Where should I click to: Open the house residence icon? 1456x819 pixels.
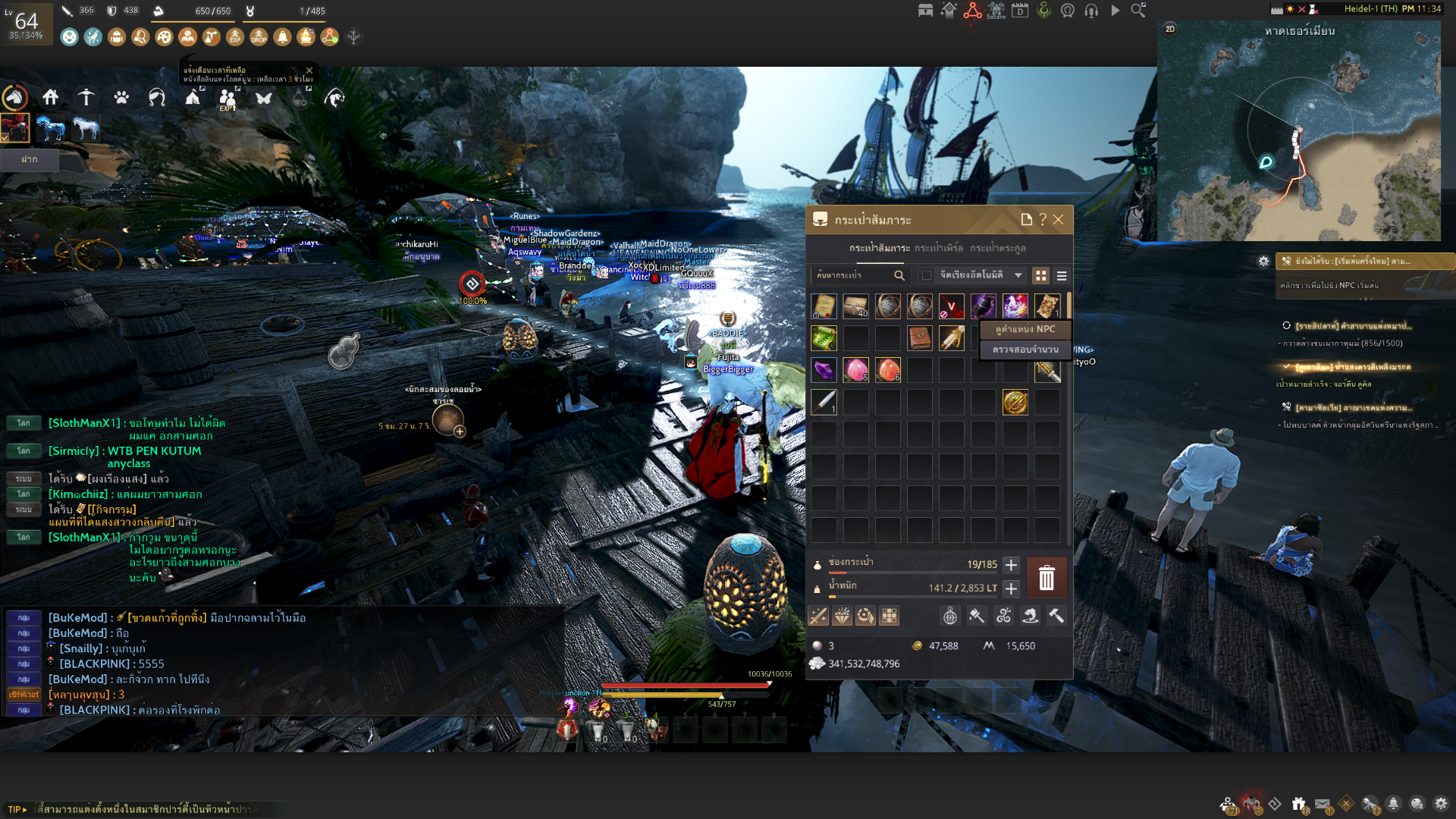[51, 97]
